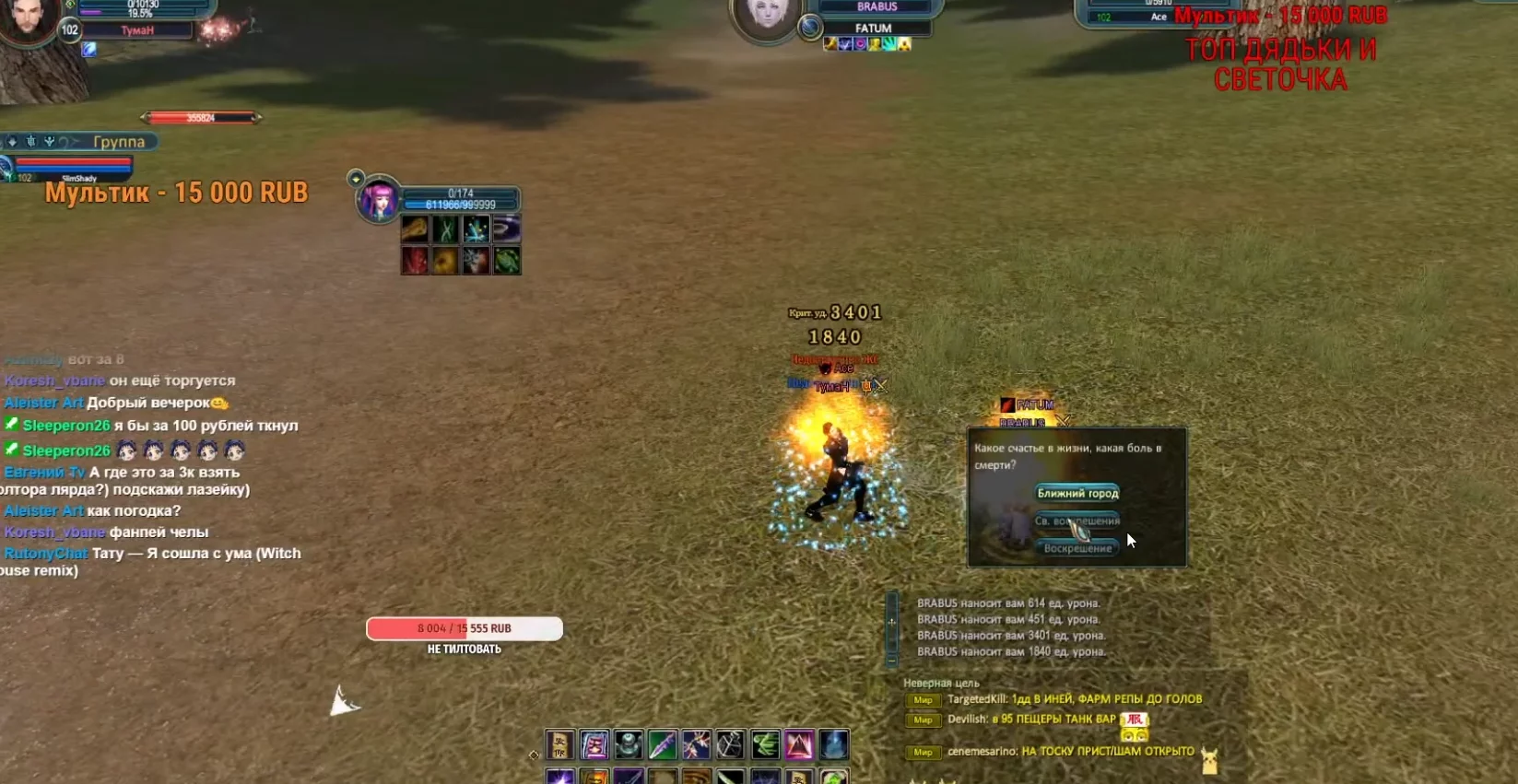Select the Воскрешение revive button

pyautogui.click(x=1077, y=548)
